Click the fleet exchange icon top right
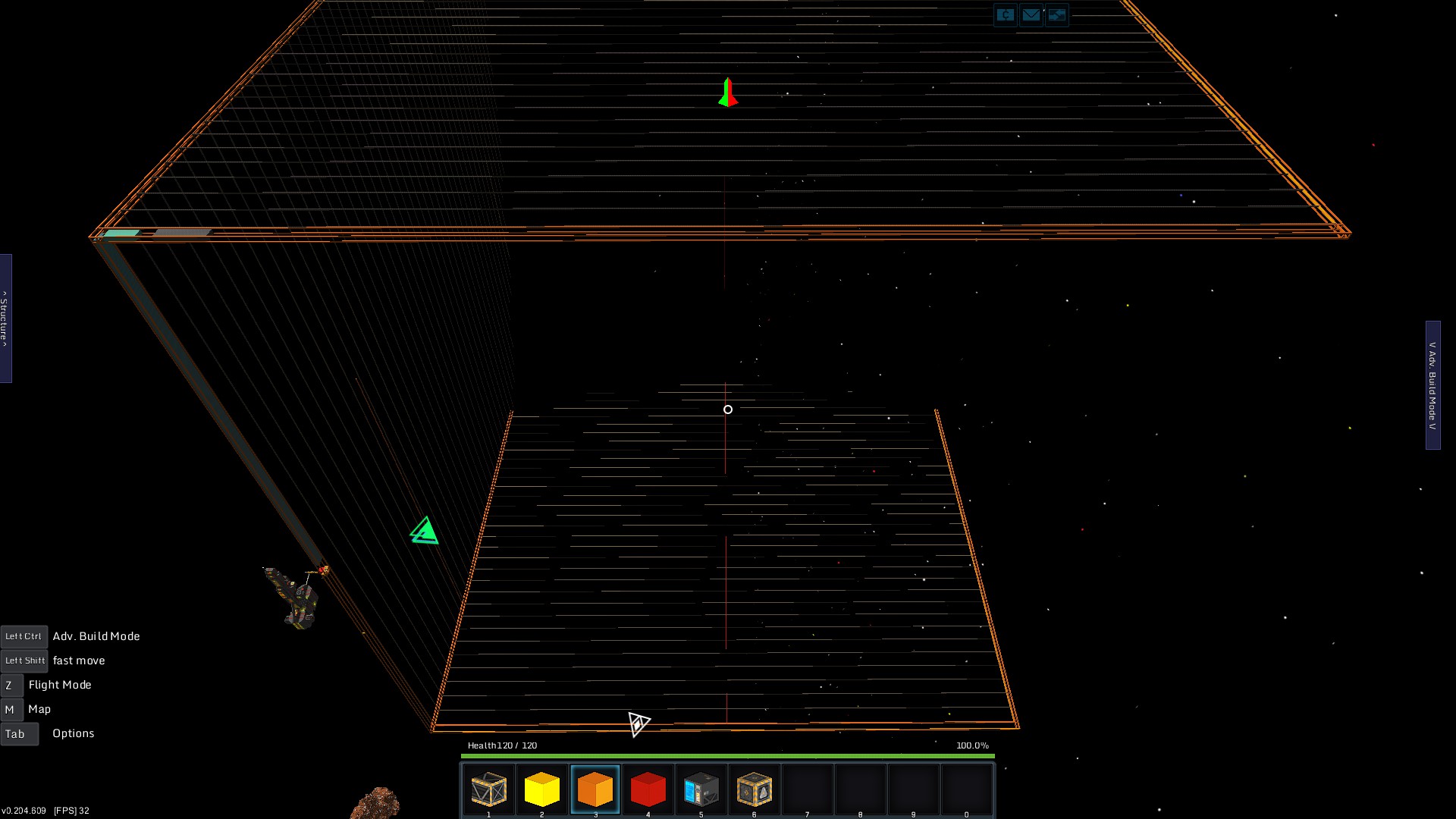This screenshot has width=1456, height=819. [1056, 14]
